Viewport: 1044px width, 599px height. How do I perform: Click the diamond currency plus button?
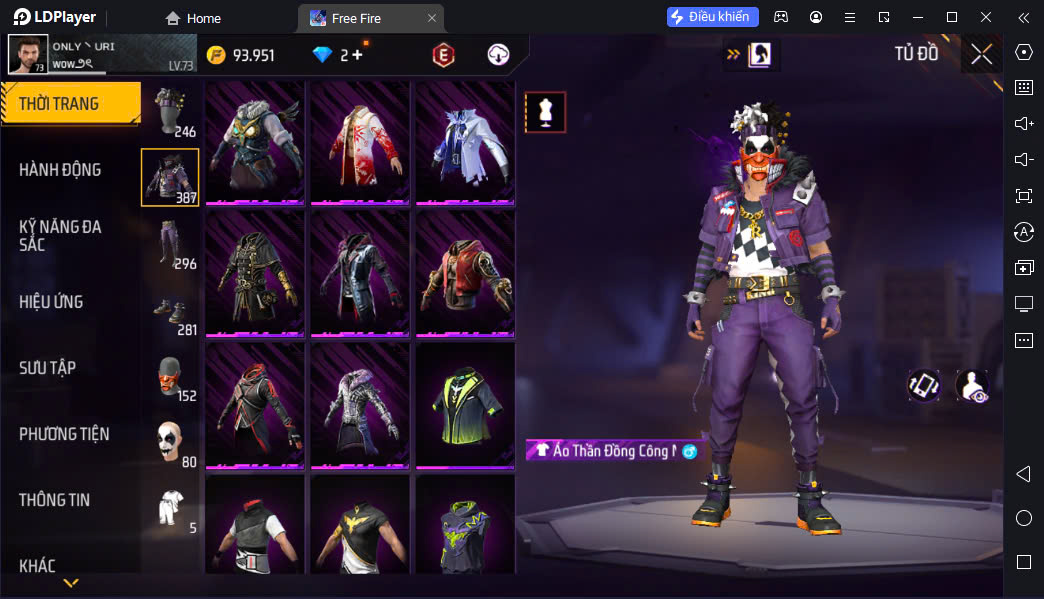click(x=357, y=55)
